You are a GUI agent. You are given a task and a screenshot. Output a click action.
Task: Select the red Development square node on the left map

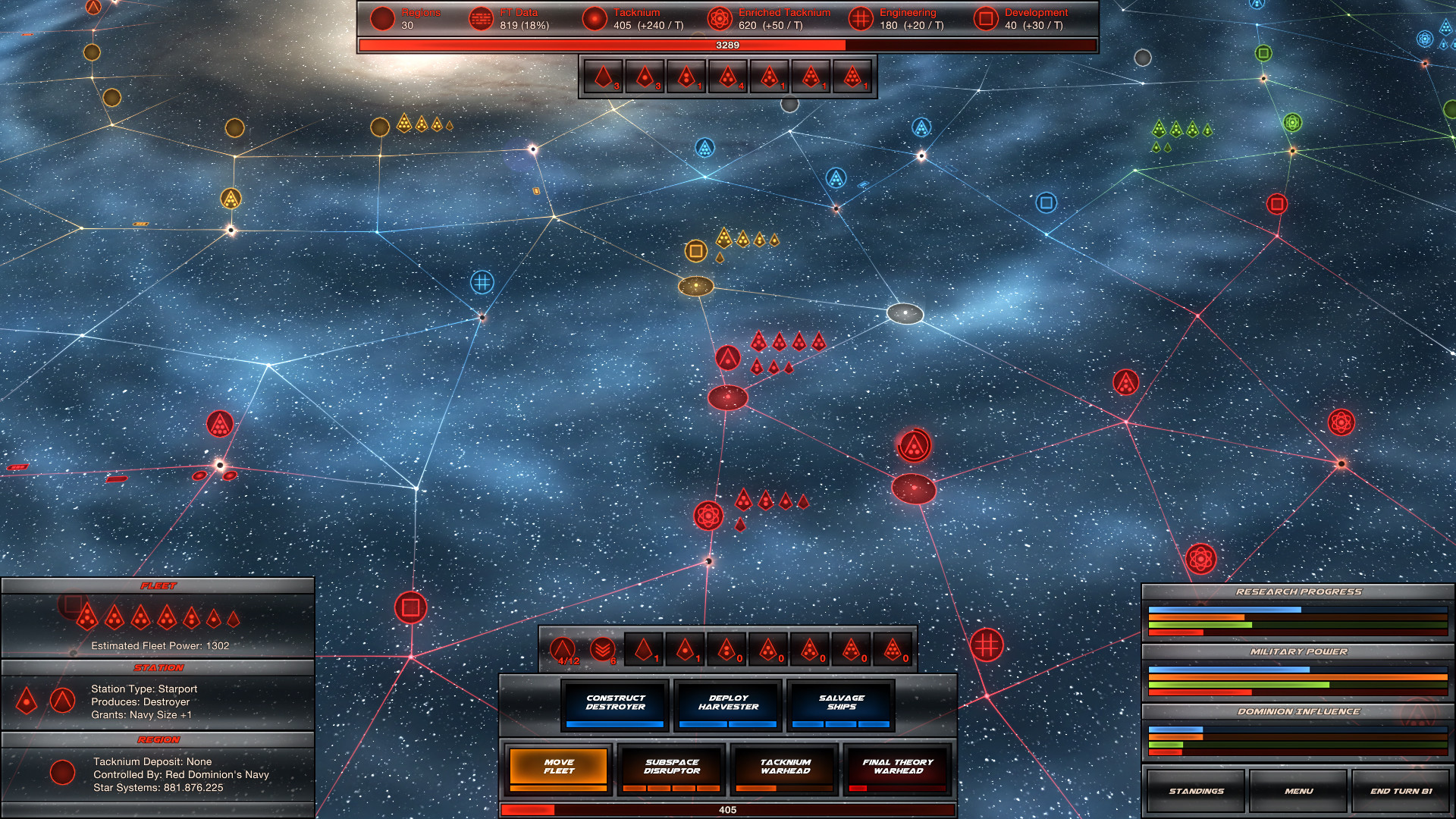(412, 607)
